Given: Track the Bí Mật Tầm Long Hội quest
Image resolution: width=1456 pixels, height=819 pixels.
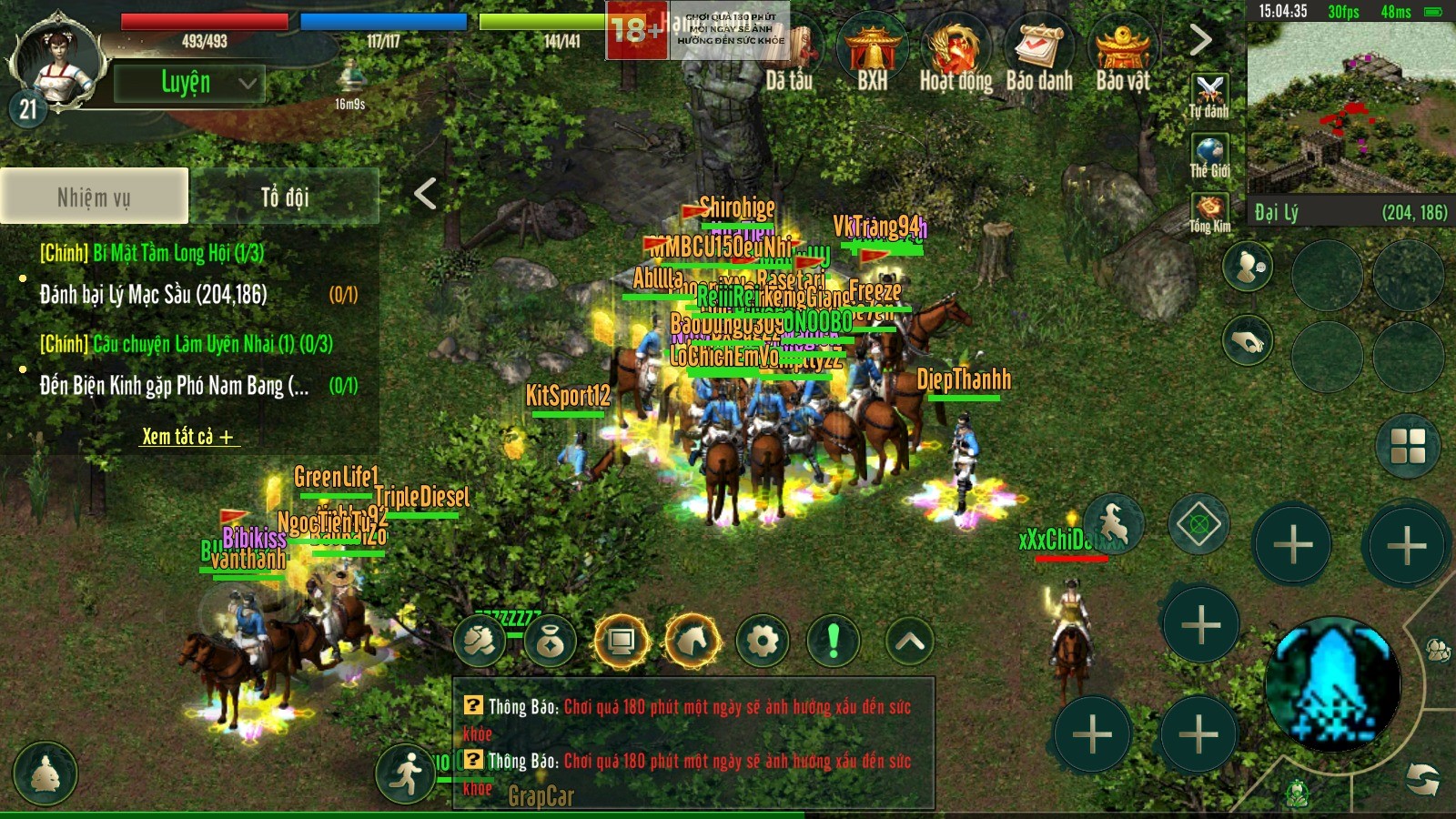Looking at the screenshot, I should click(x=152, y=253).
